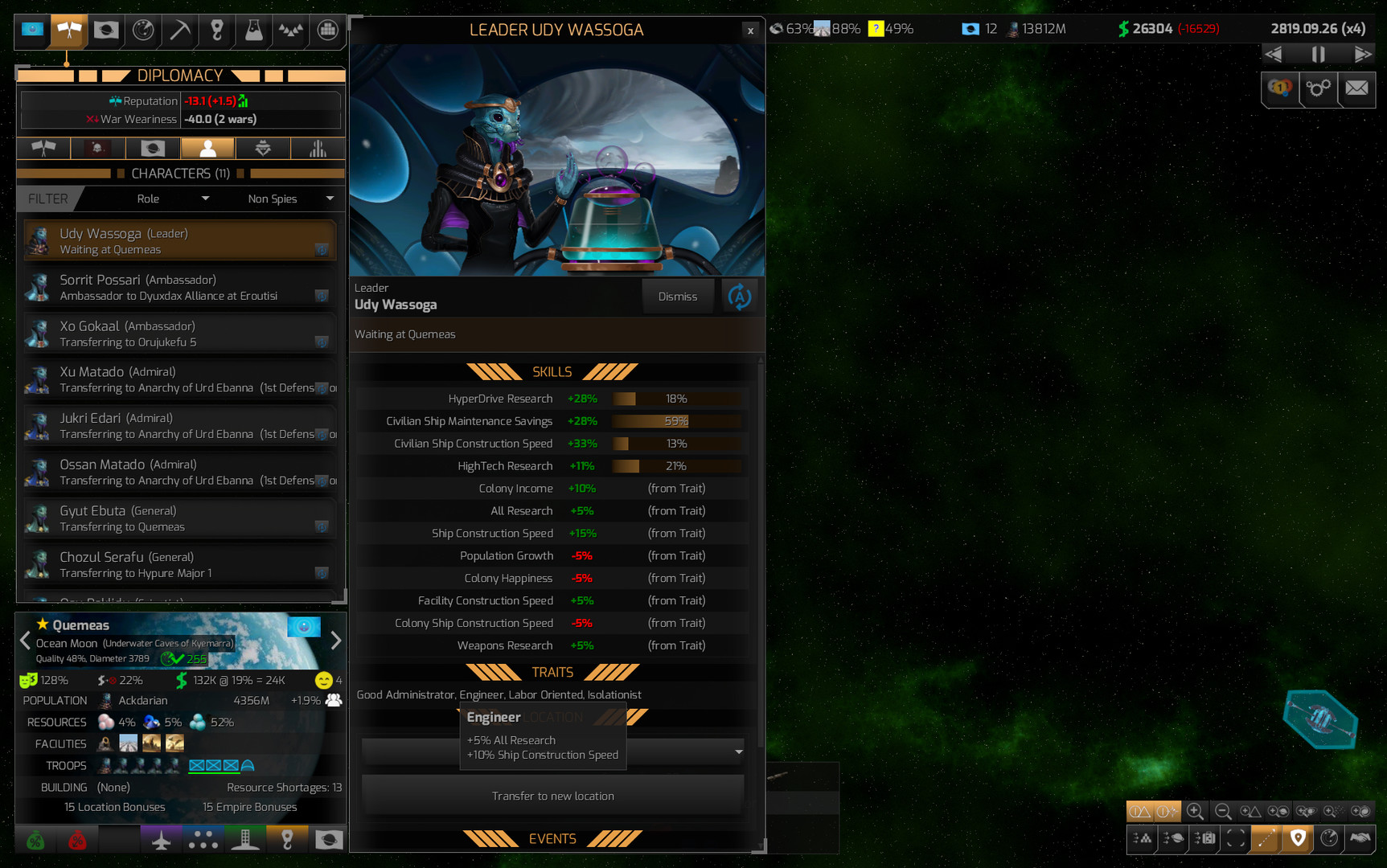The image size is (1387, 868).
Task: Open the Research screen via flask icon
Action: coord(252,30)
